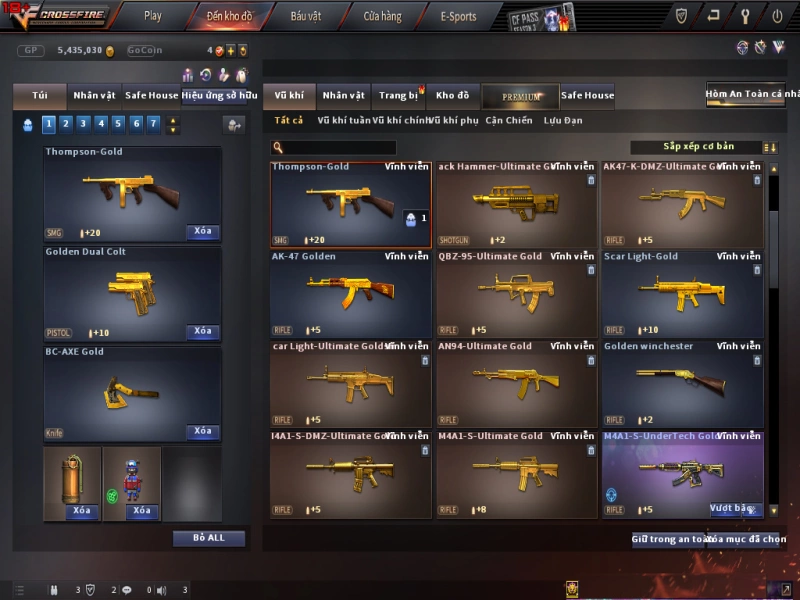Pick the Scar Light-Gold rifle
Viewport: 800px width, 600px height.
click(682, 293)
